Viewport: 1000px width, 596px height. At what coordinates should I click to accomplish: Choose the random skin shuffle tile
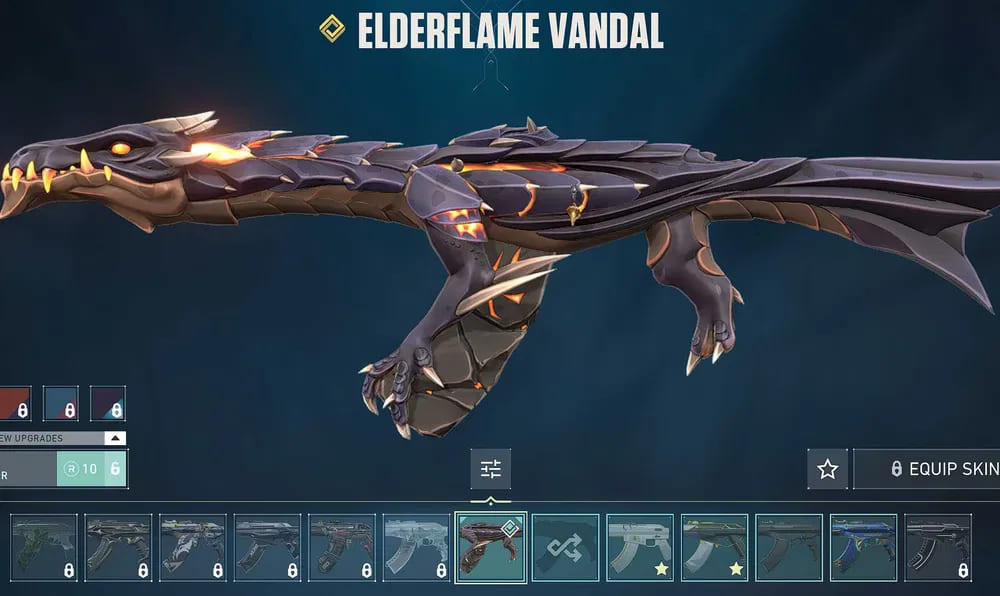(565, 548)
